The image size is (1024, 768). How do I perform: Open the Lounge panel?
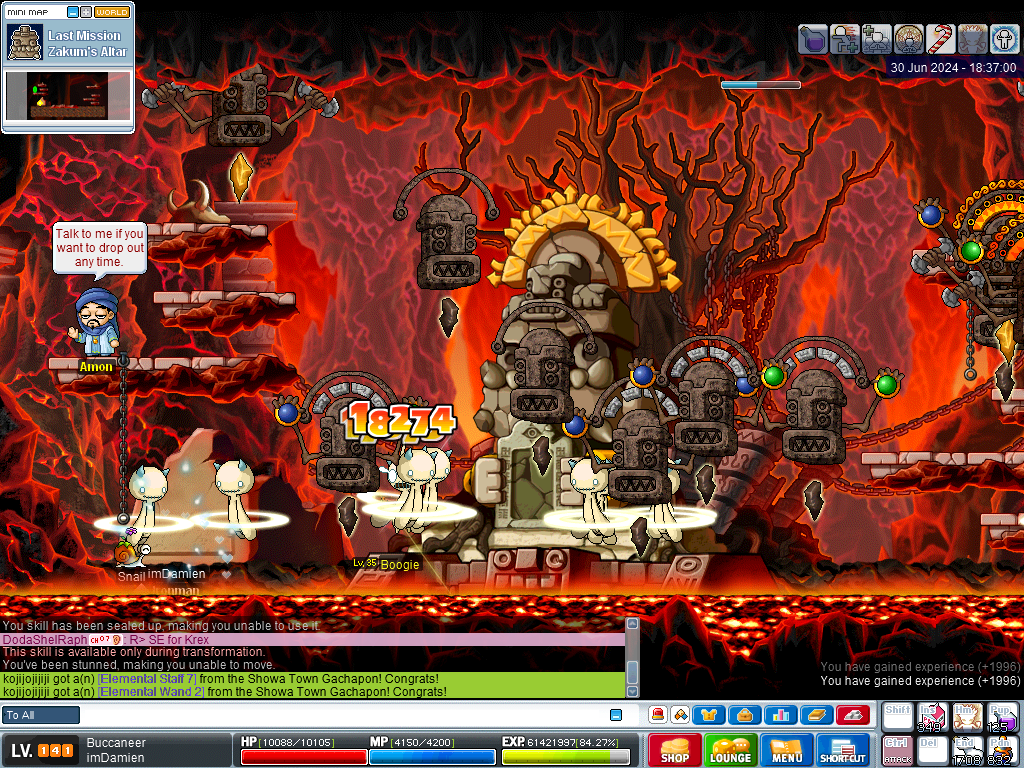pos(730,750)
